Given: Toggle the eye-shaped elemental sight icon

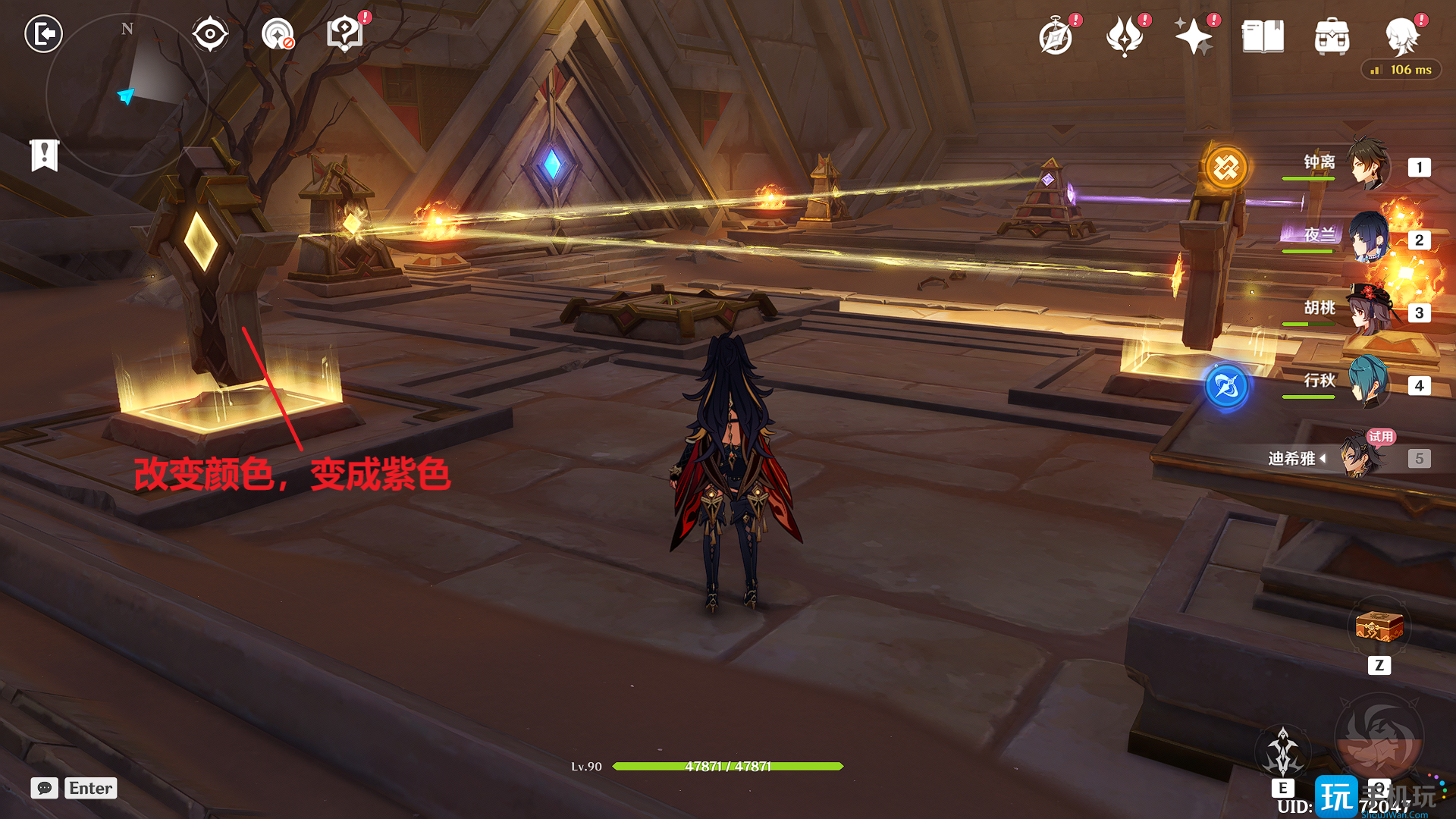Looking at the screenshot, I should pos(210,34).
